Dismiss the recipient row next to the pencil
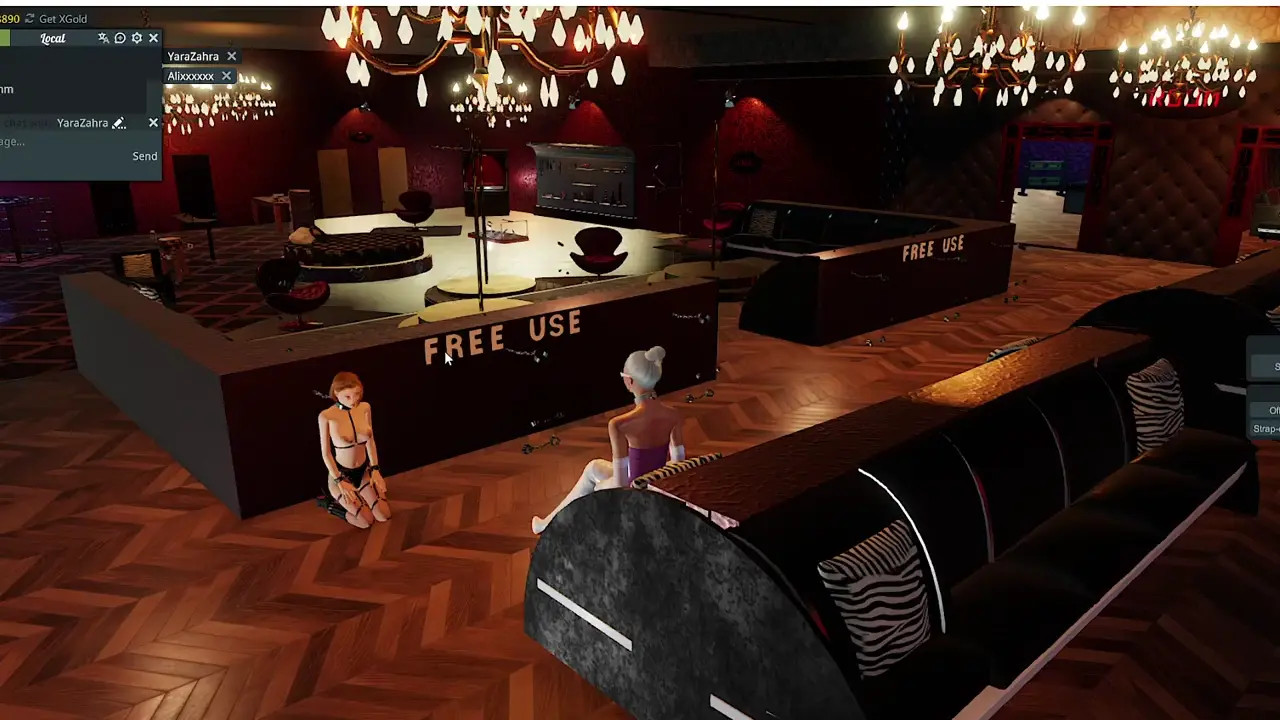 coord(153,123)
